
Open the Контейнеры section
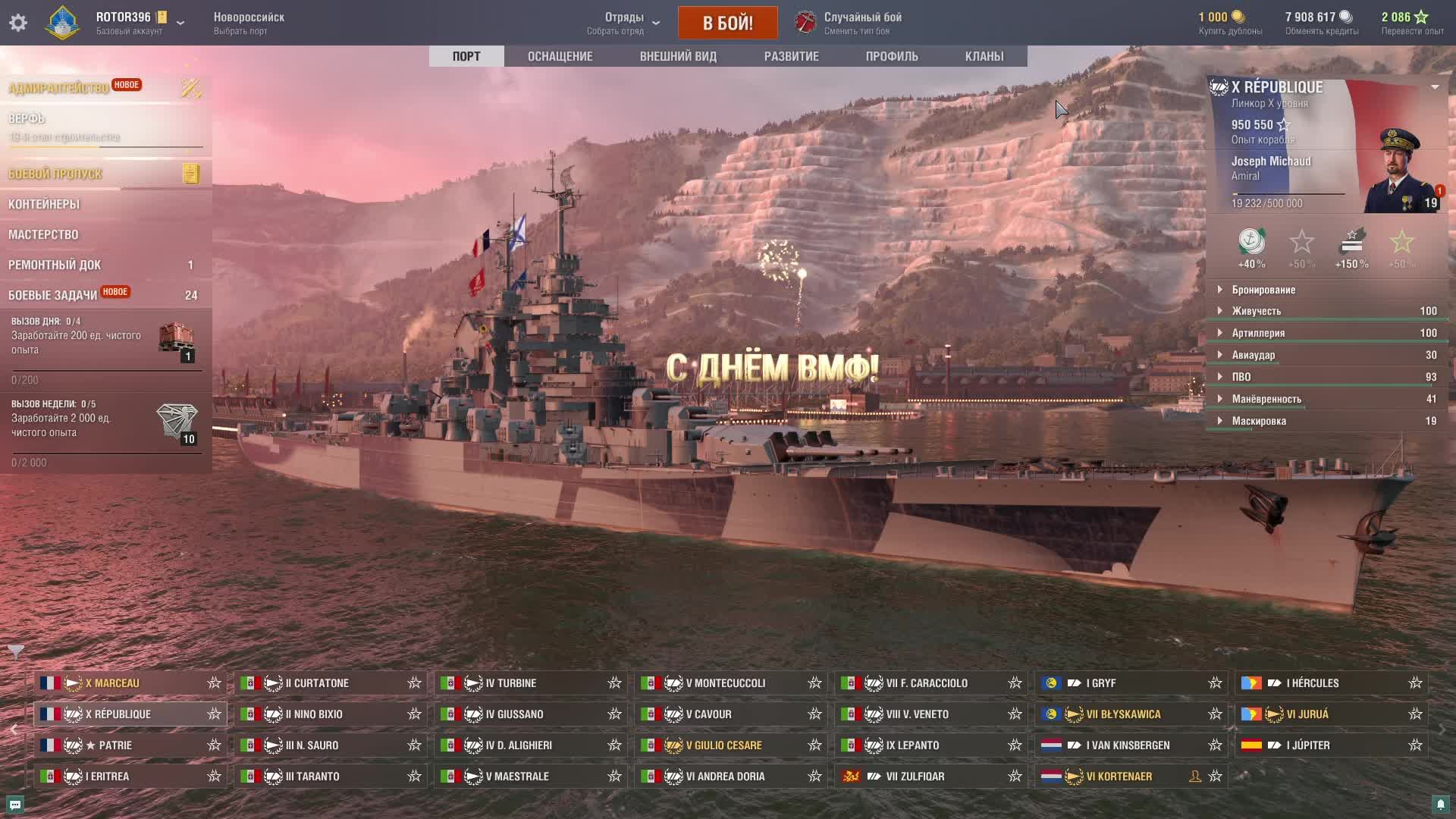pyautogui.click(x=44, y=204)
